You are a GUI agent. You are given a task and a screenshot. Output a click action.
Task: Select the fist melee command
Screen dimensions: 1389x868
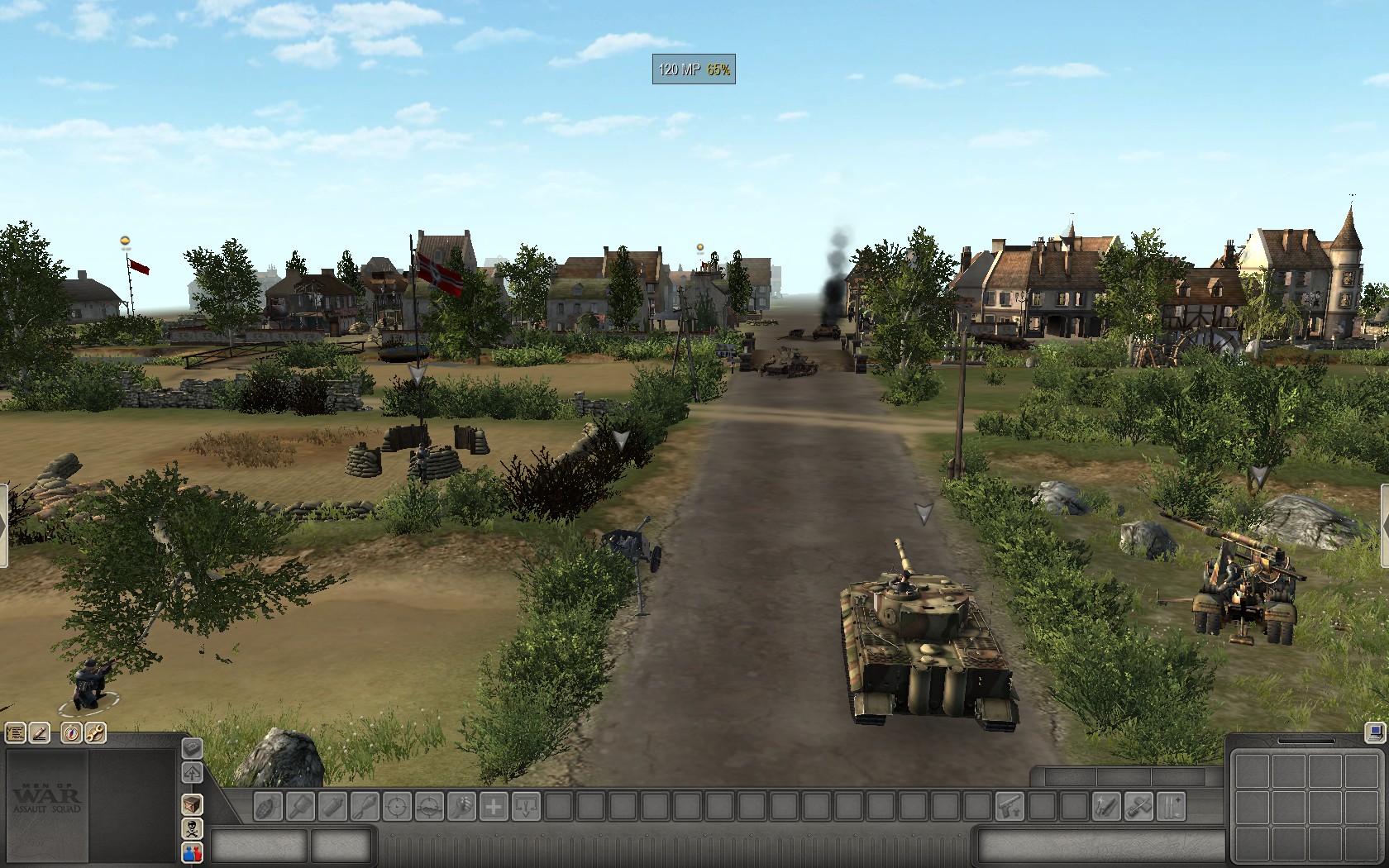[461, 806]
